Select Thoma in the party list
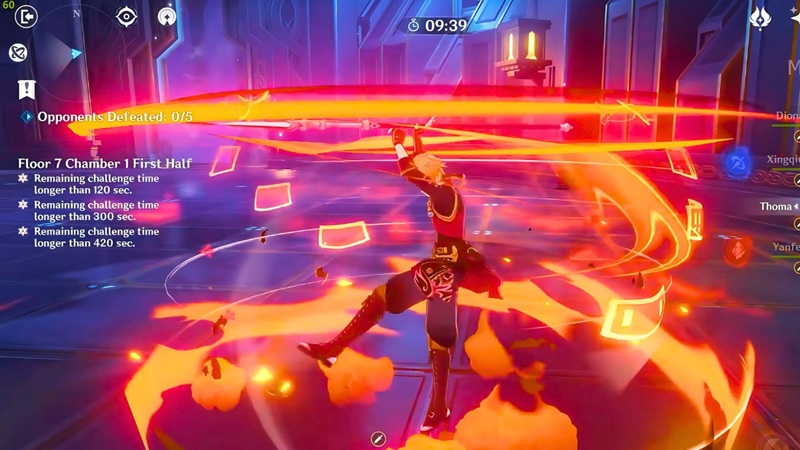Viewport: 800px width, 450px height. pyautogui.click(x=778, y=205)
